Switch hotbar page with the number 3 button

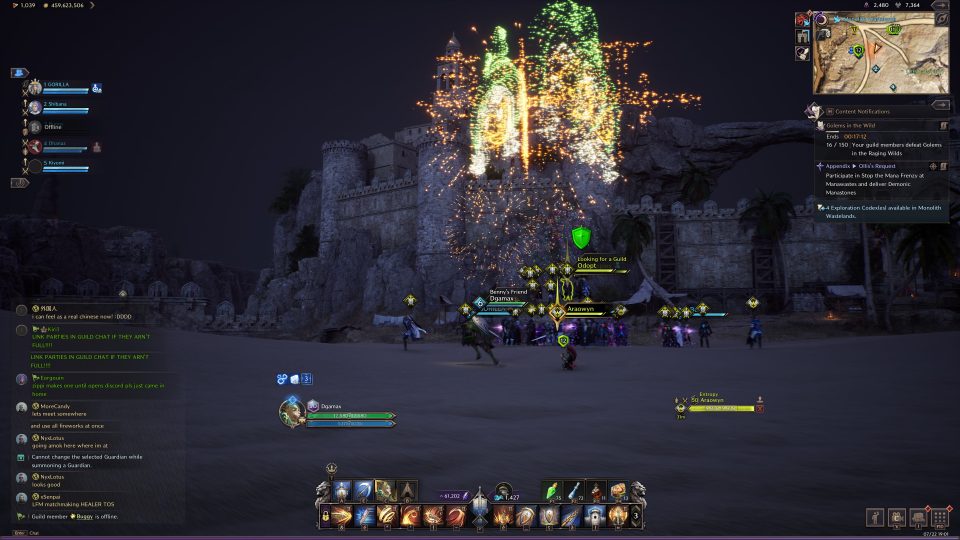(x=636, y=516)
